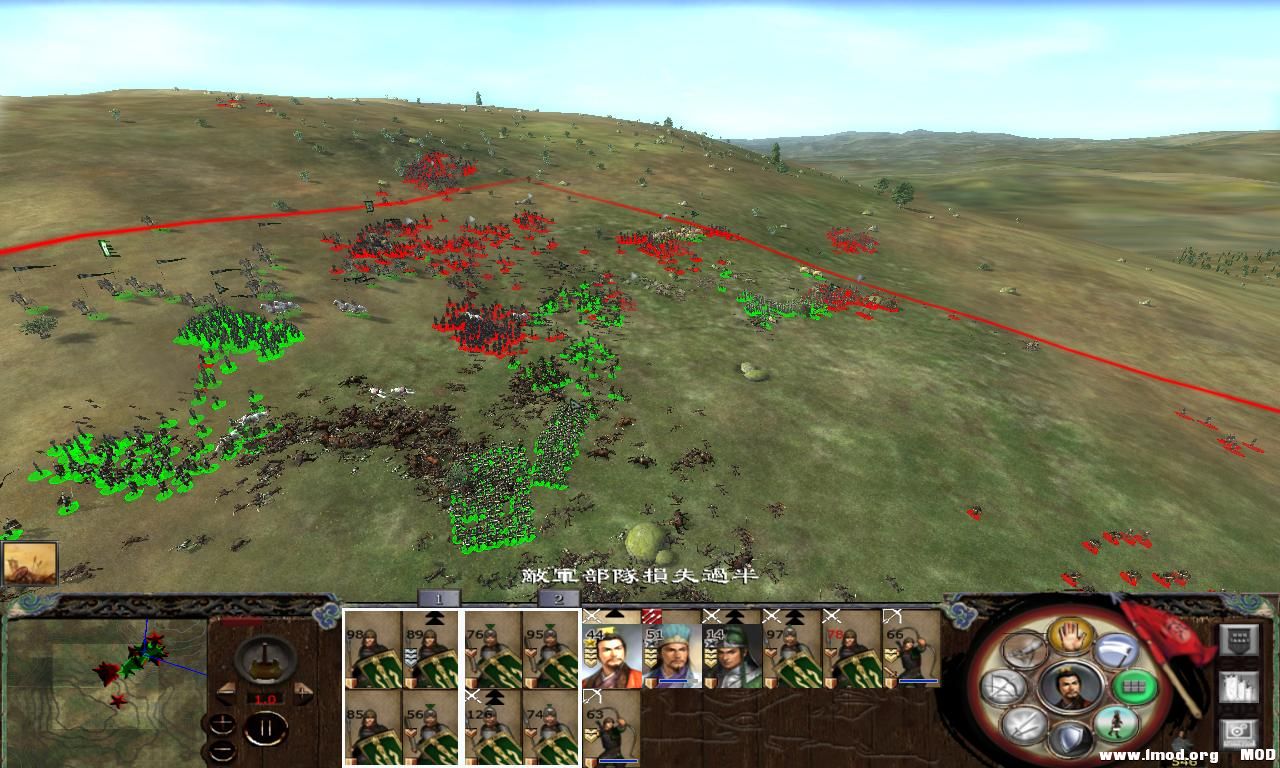Decrease game speed with the left arrow
The width and height of the screenshot is (1280, 768).
pos(226,694)
